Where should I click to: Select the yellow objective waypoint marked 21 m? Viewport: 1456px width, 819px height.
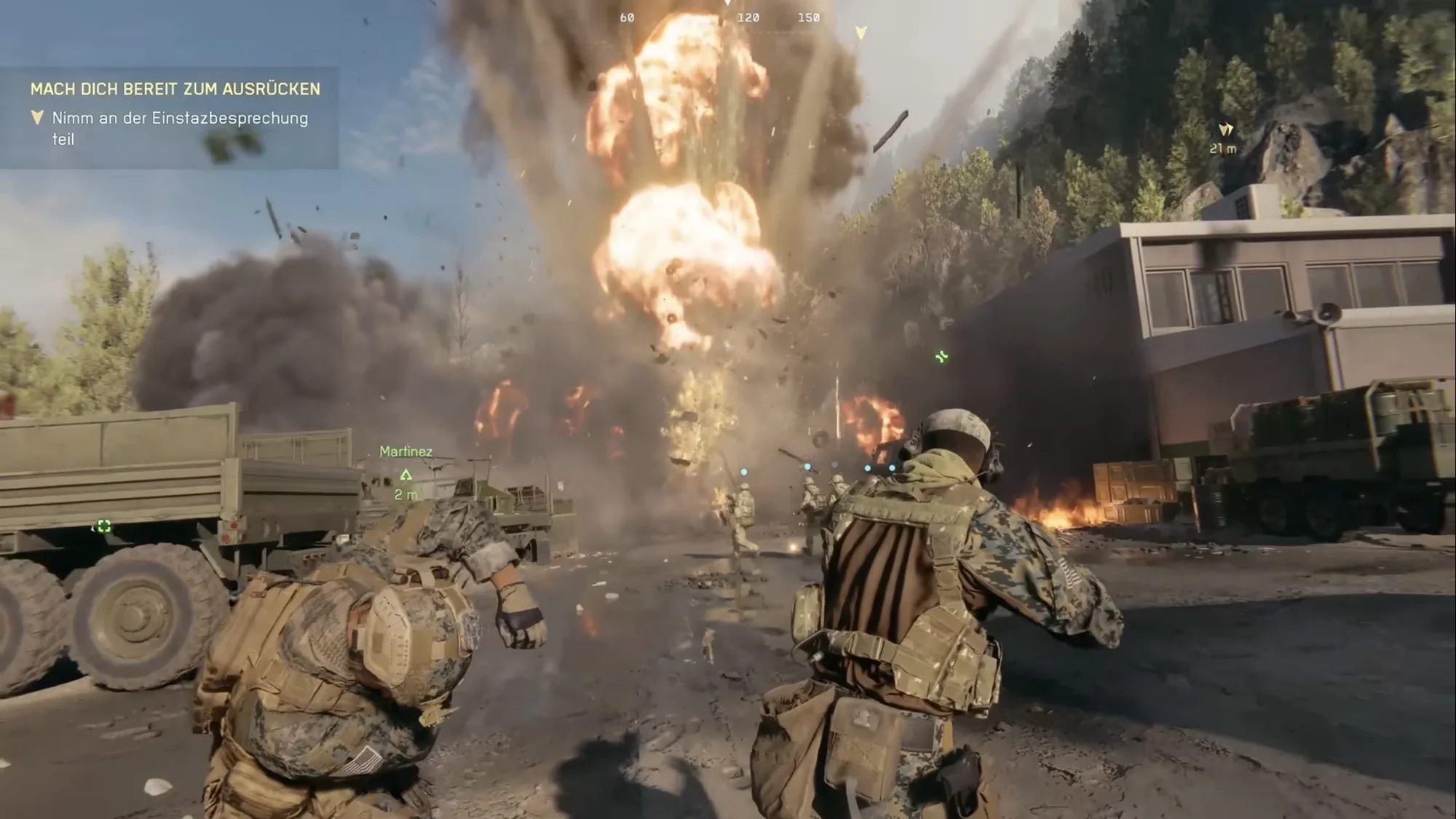coord(1225,130)
